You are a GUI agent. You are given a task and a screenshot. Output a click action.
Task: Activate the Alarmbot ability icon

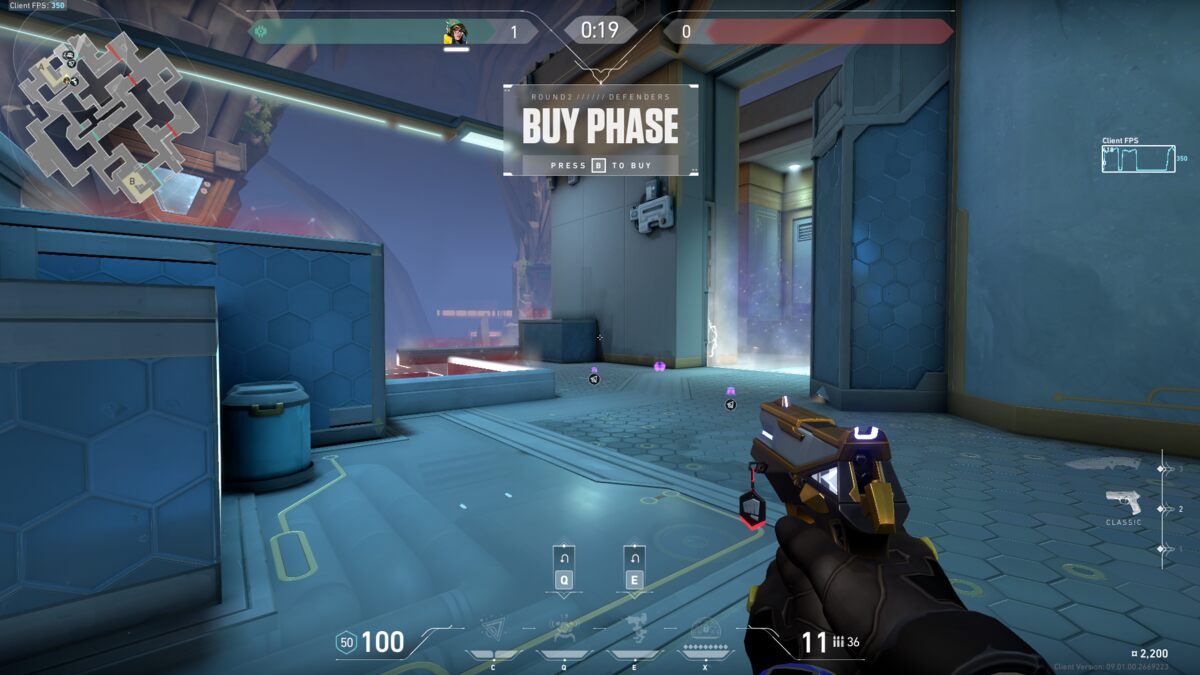(x=563, y=627)
